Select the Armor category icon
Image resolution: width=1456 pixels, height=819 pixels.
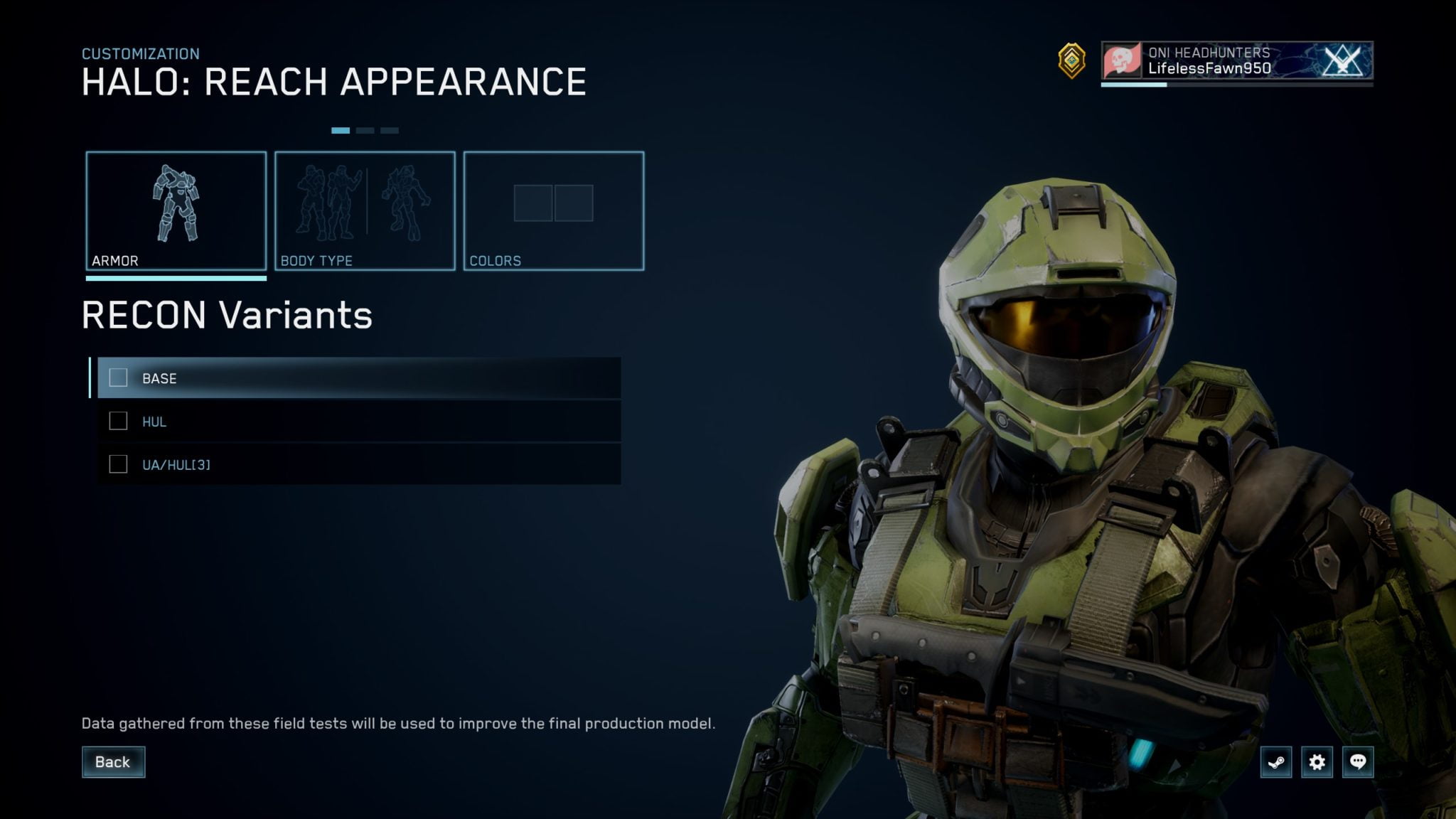pos(178,206)
